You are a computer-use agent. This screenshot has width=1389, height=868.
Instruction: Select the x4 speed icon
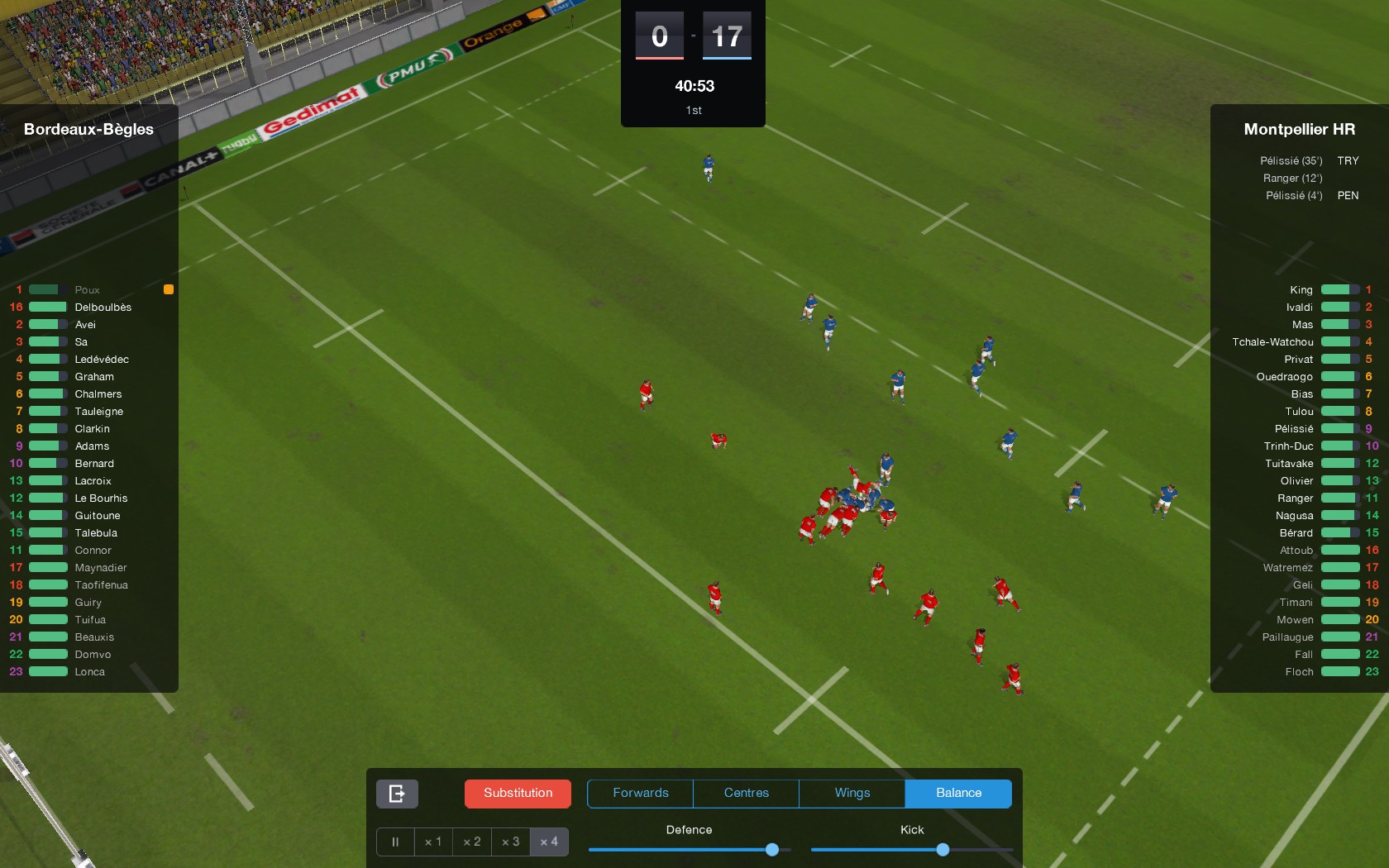[x=549, y=842]
